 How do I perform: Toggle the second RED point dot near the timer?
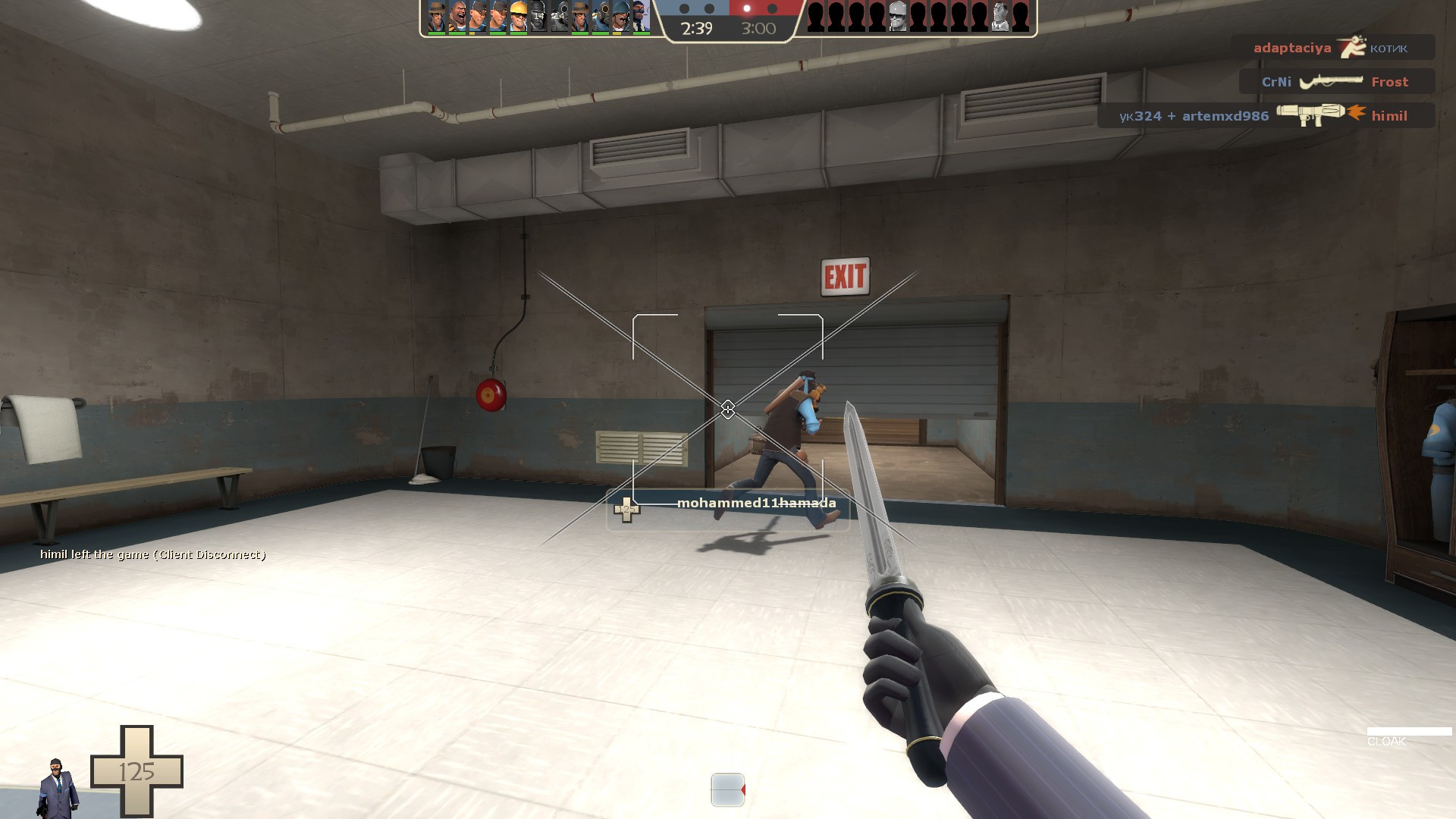772,10
